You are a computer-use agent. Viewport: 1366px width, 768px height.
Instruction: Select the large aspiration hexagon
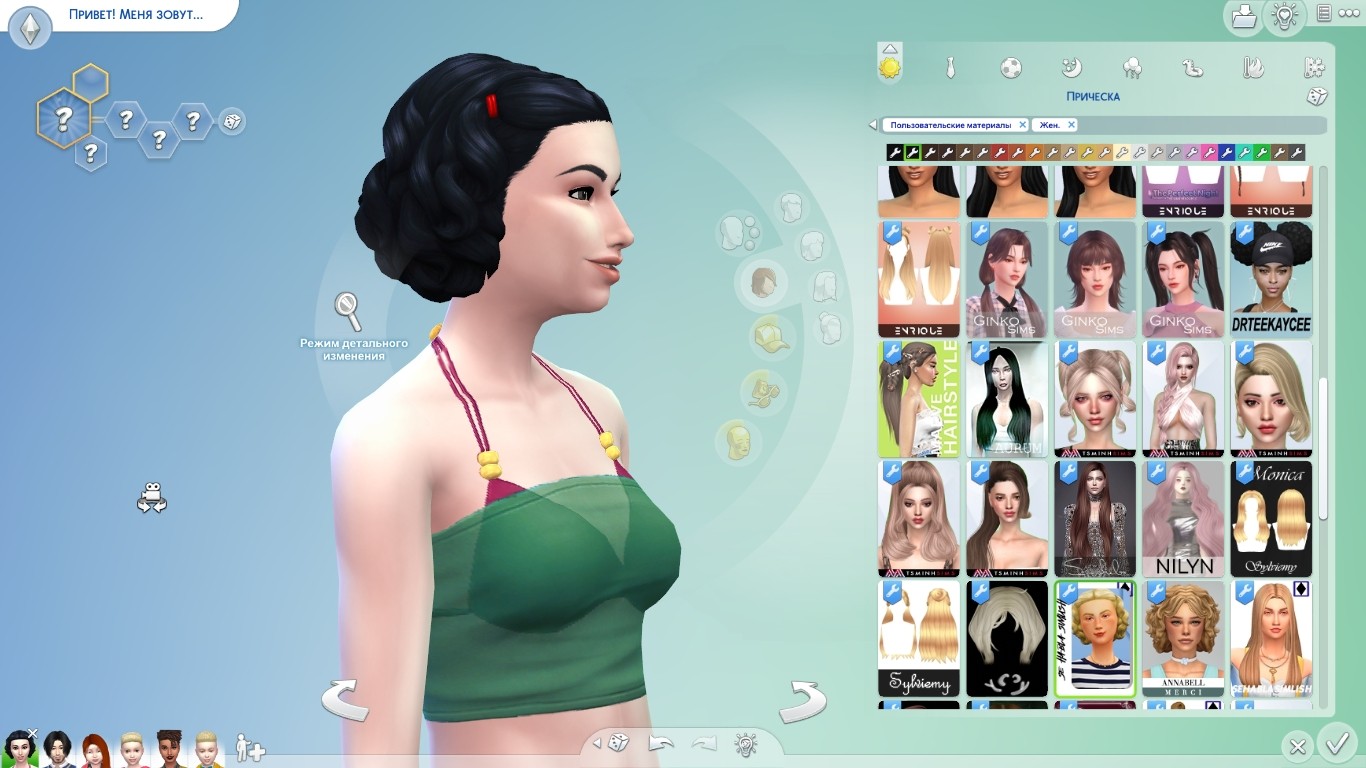pos(63,120)
